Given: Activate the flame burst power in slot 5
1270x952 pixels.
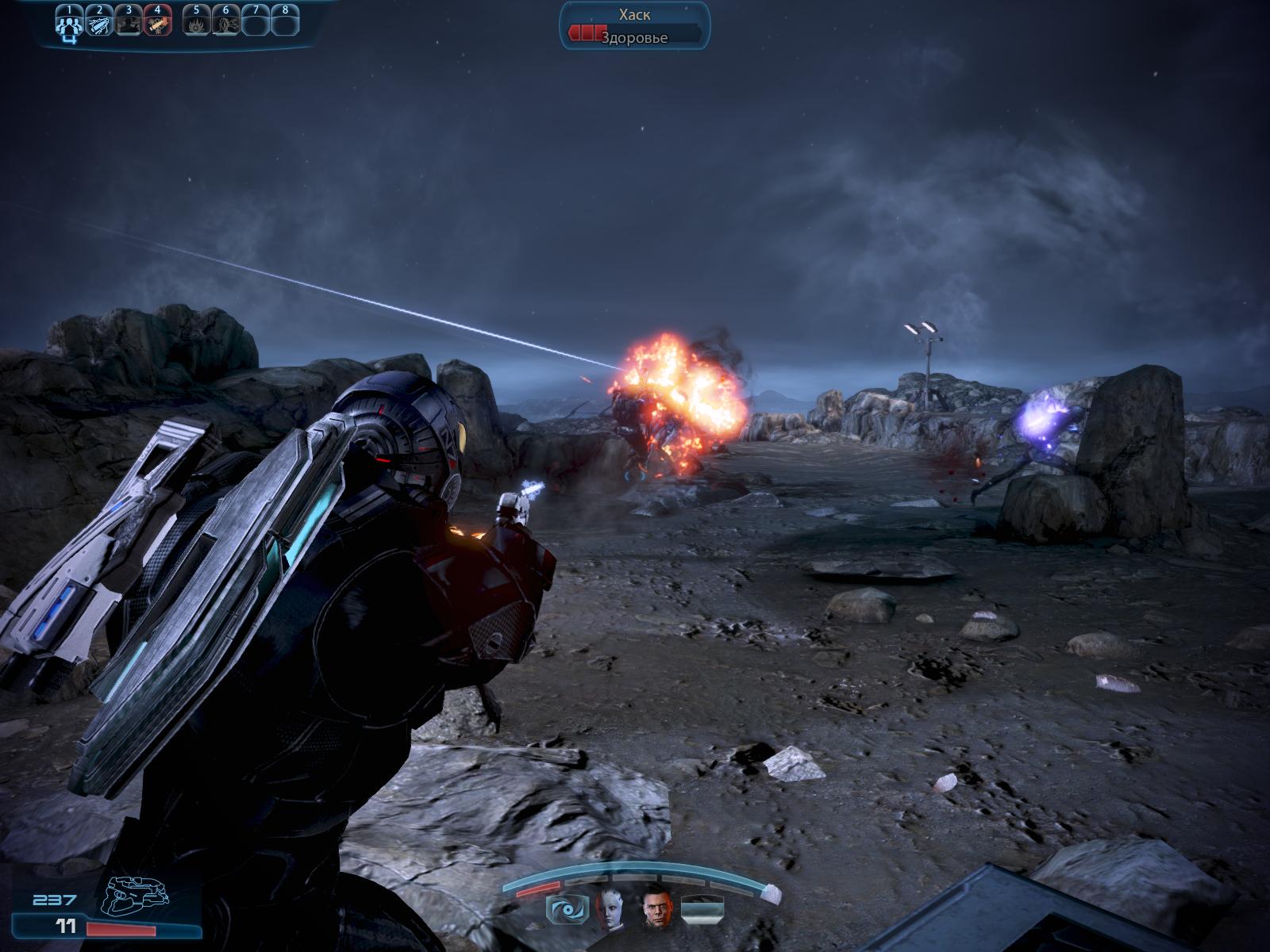Looking at the screenshot, I should 196,23.
